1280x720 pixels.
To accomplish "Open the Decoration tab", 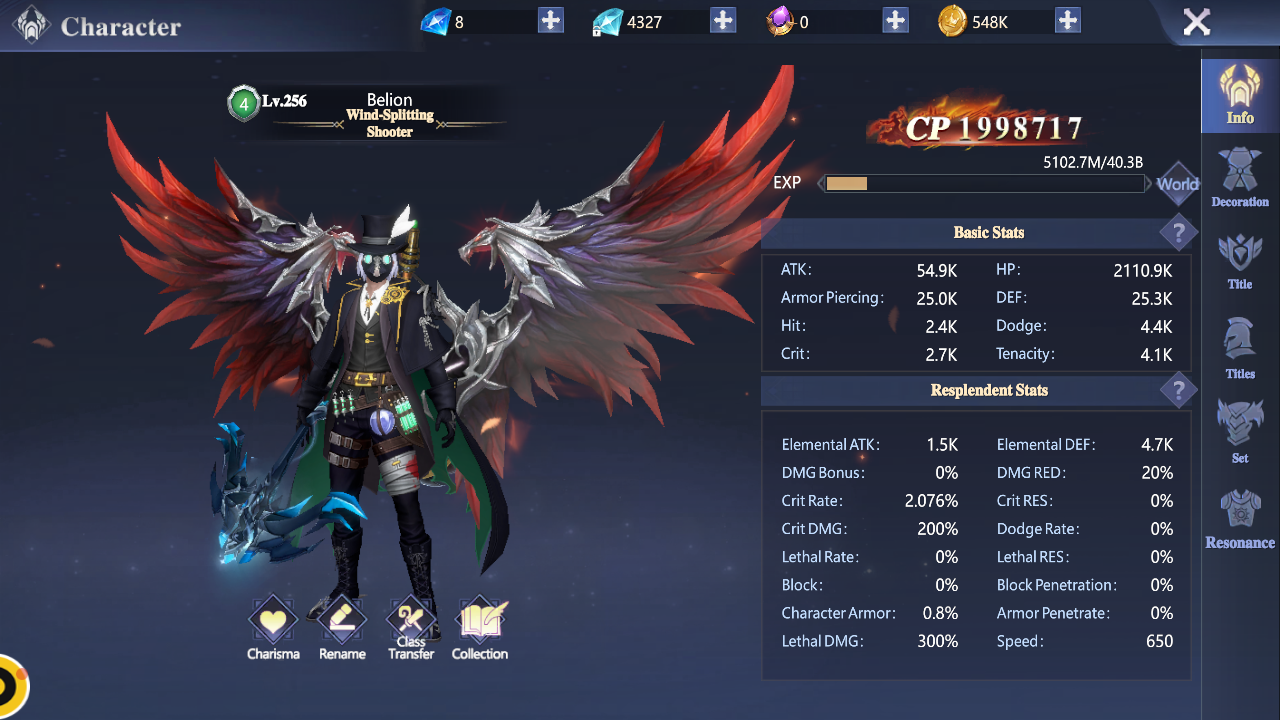I will [x=1240, y=178].
